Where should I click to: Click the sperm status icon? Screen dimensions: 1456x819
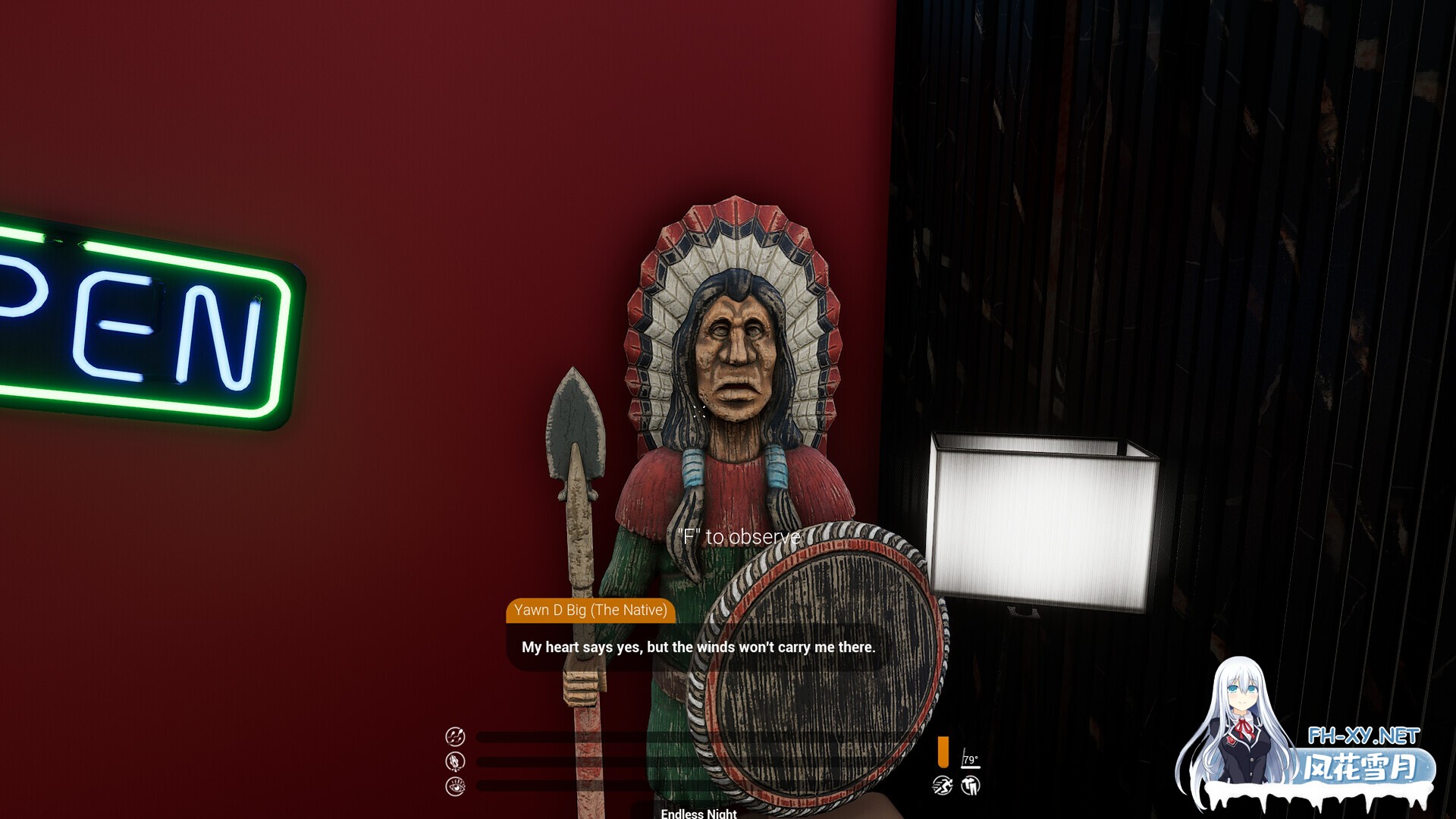click(x=455, y=736)
